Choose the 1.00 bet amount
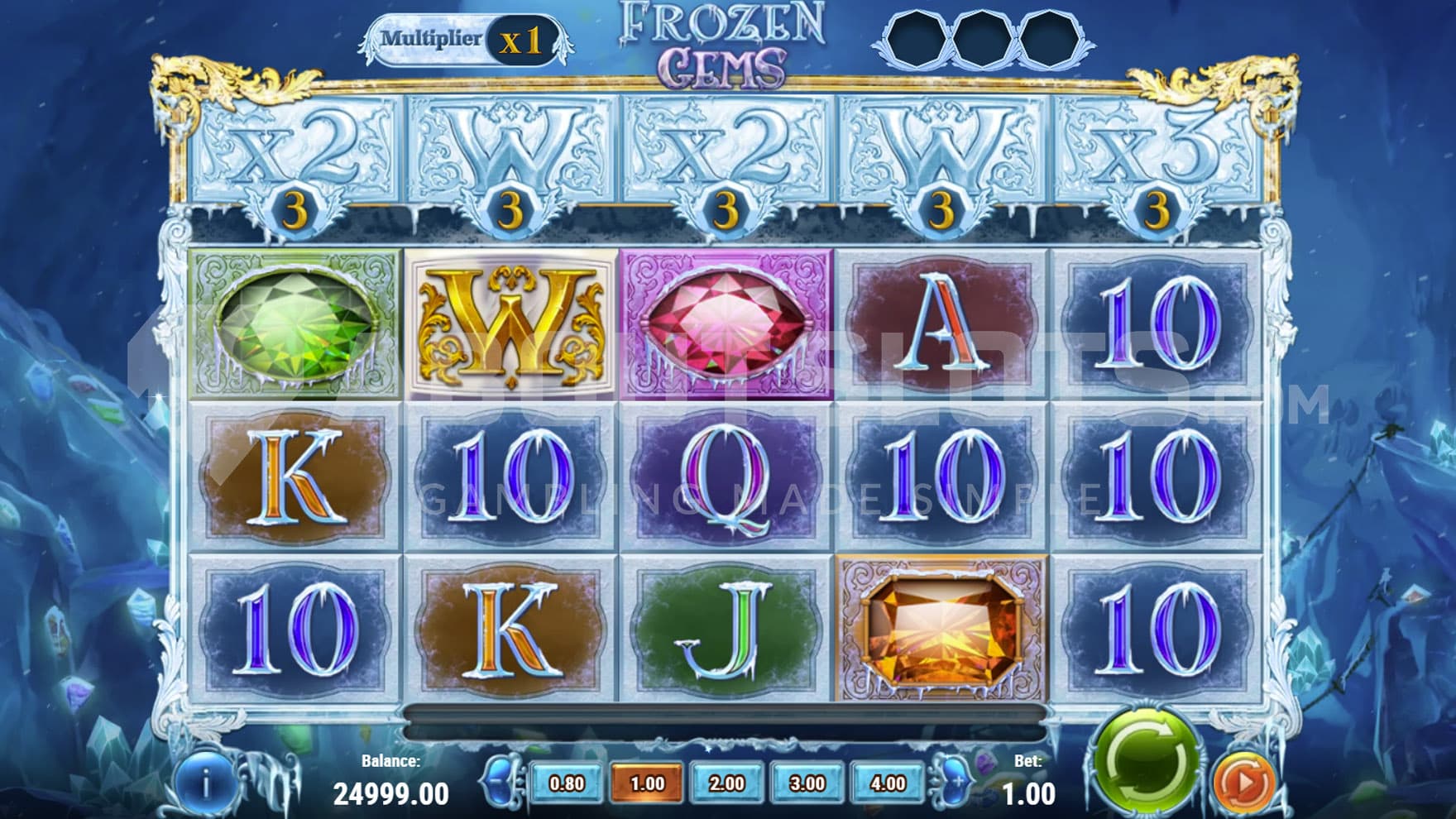This screenshot has height=819, width=1456. tap(647, 783)
